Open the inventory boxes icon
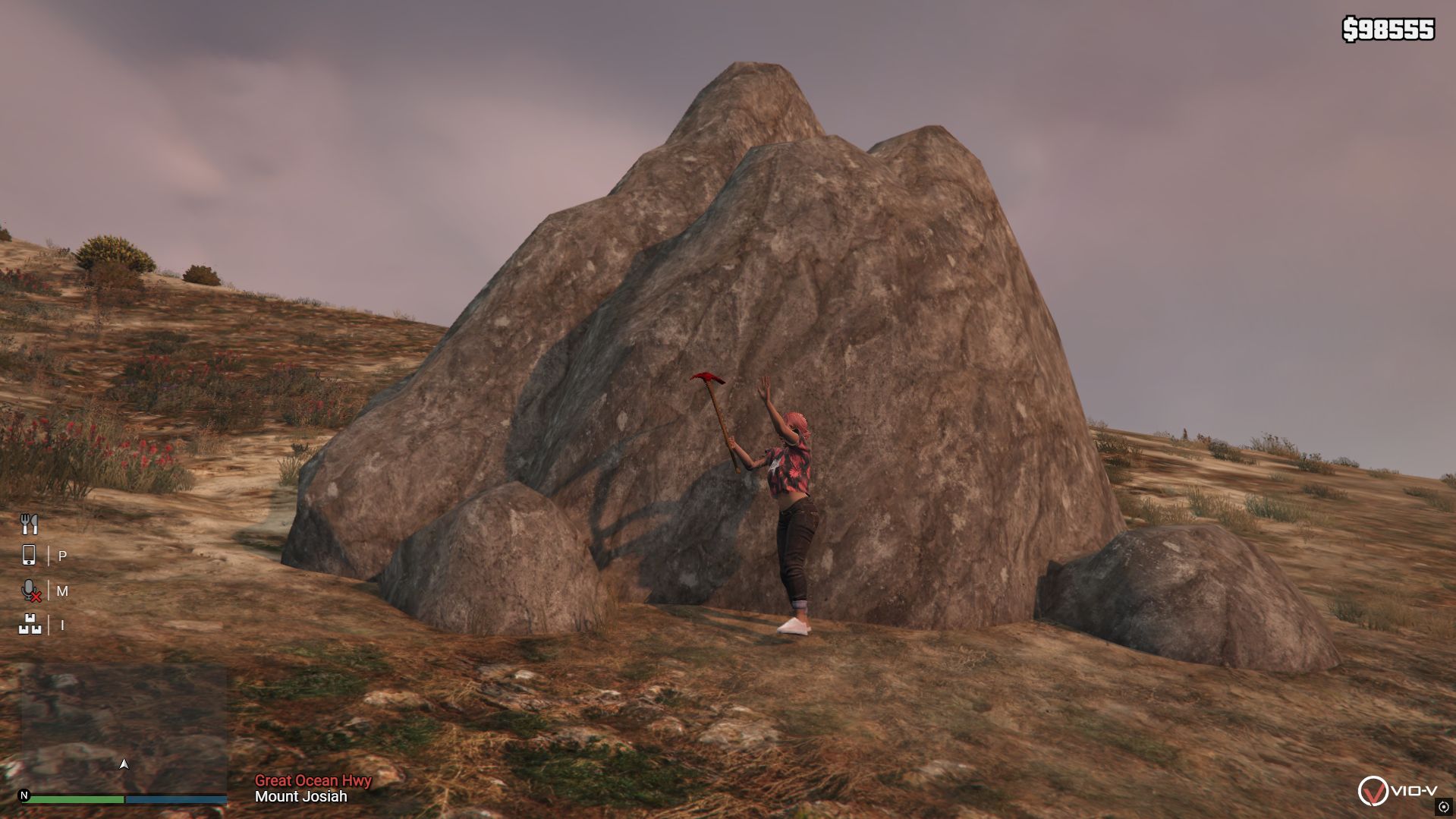 (x=30, y=625)
